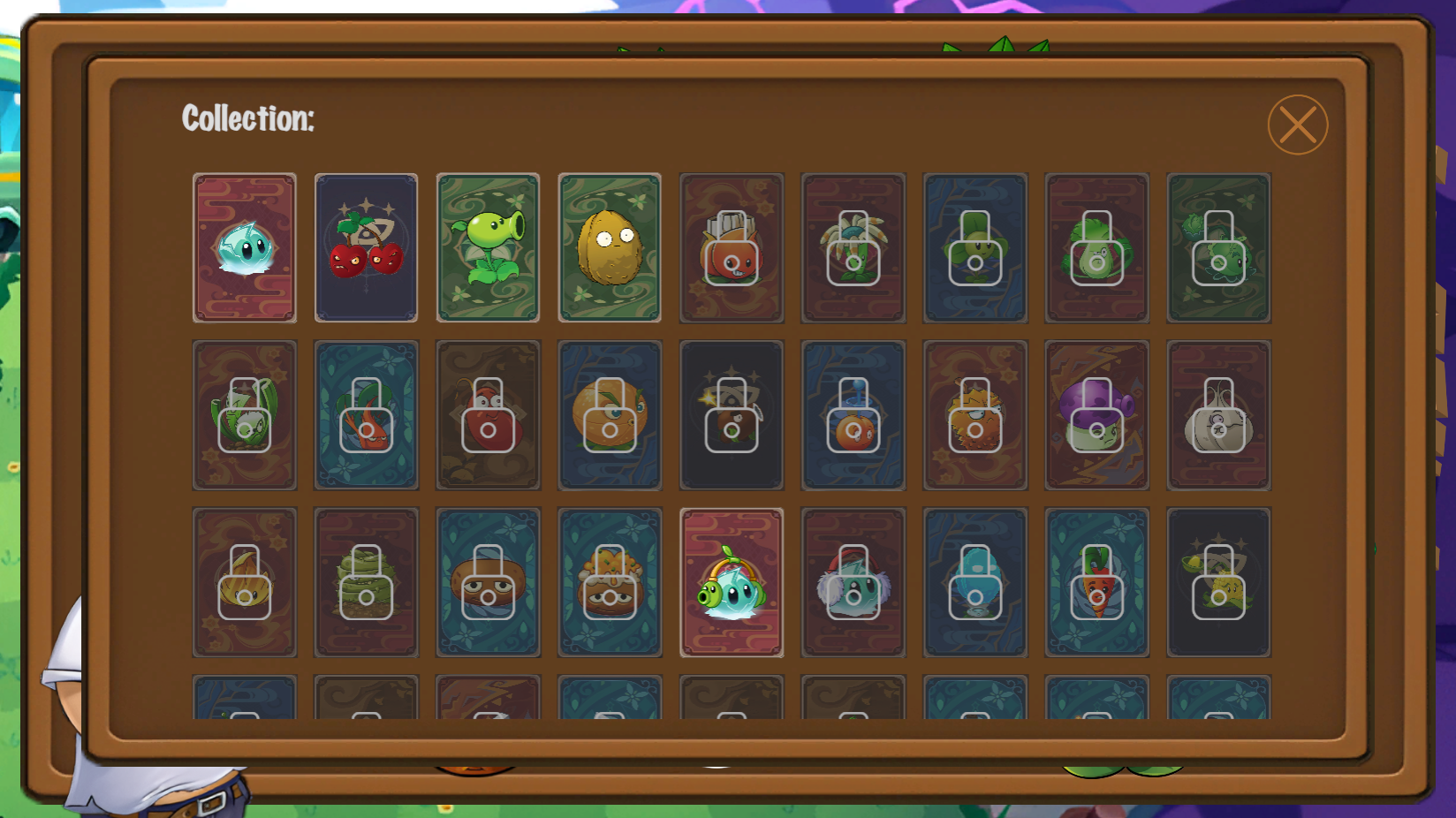The image size is (1456, 818).
Task: Select the Iceberg Lettuce plant card
Action: click(x=246, y=248)
